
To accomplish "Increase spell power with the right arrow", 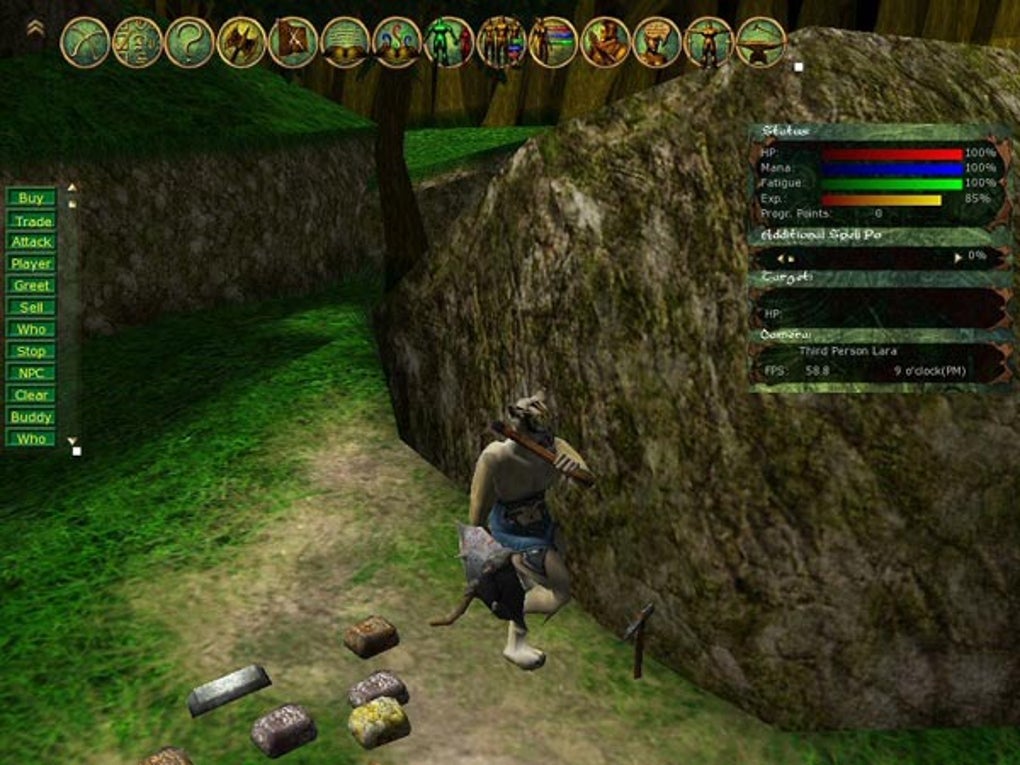I will click(958, 258).
